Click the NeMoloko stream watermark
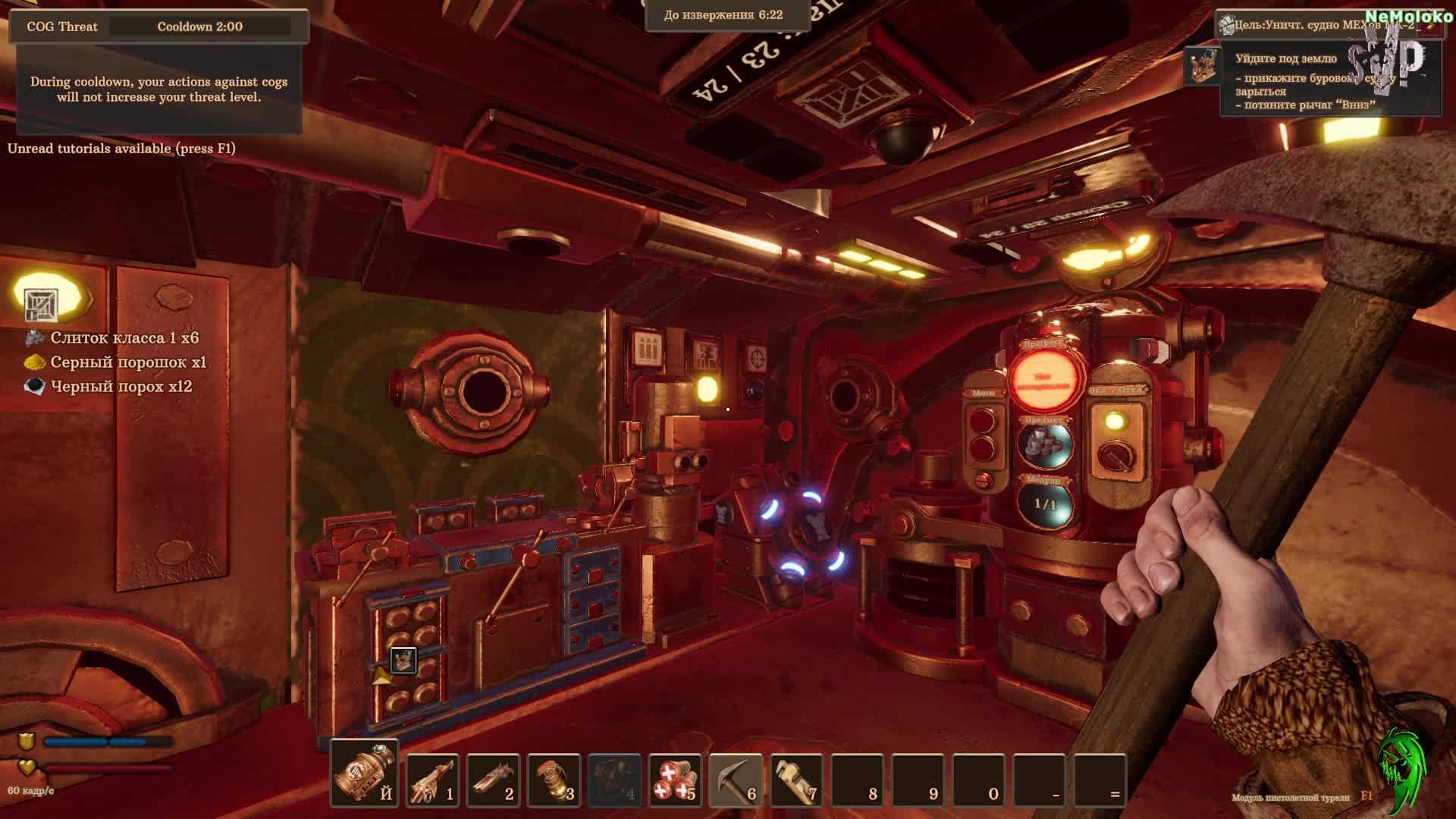The width and height of the screenshot is (1456, 819). pos(1409,17)
